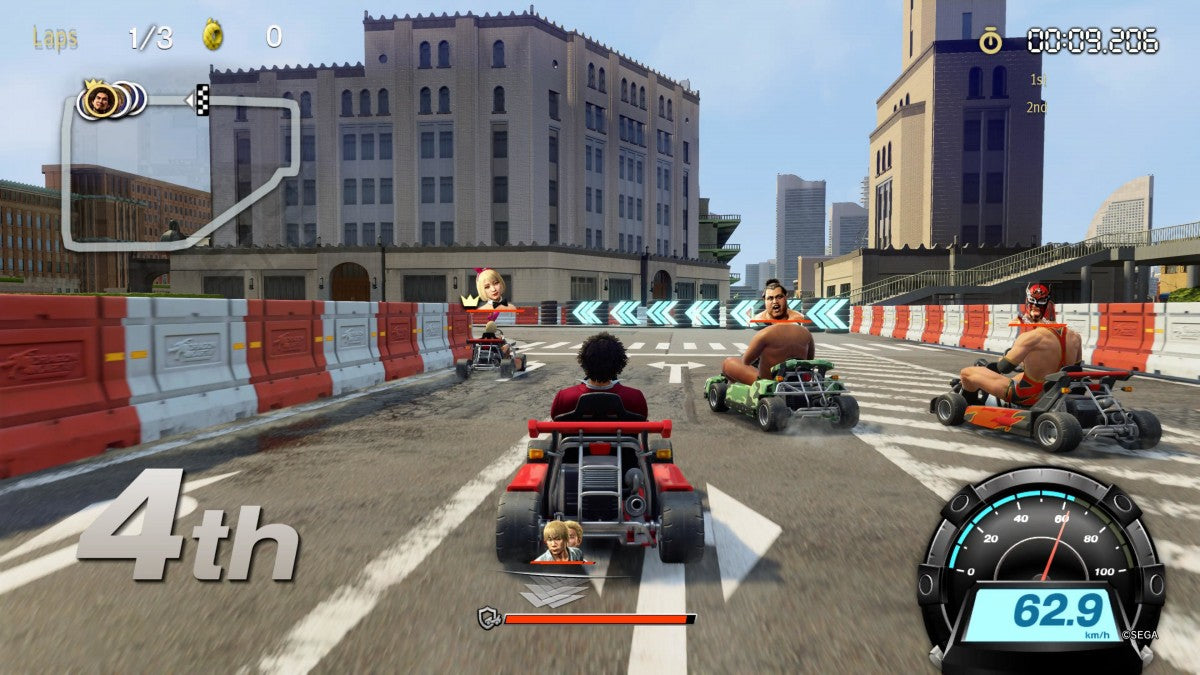Select the crowned blonde racer portrait marker

491,287
